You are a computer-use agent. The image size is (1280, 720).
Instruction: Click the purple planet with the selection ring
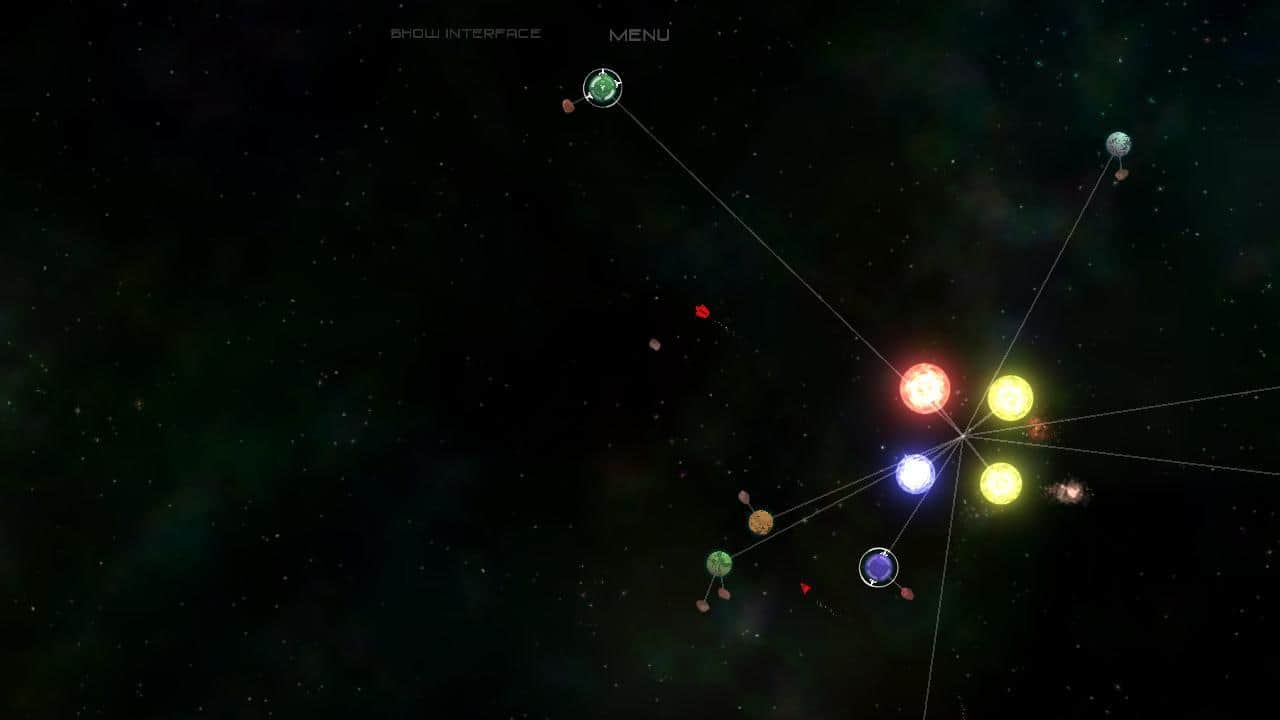880,569
